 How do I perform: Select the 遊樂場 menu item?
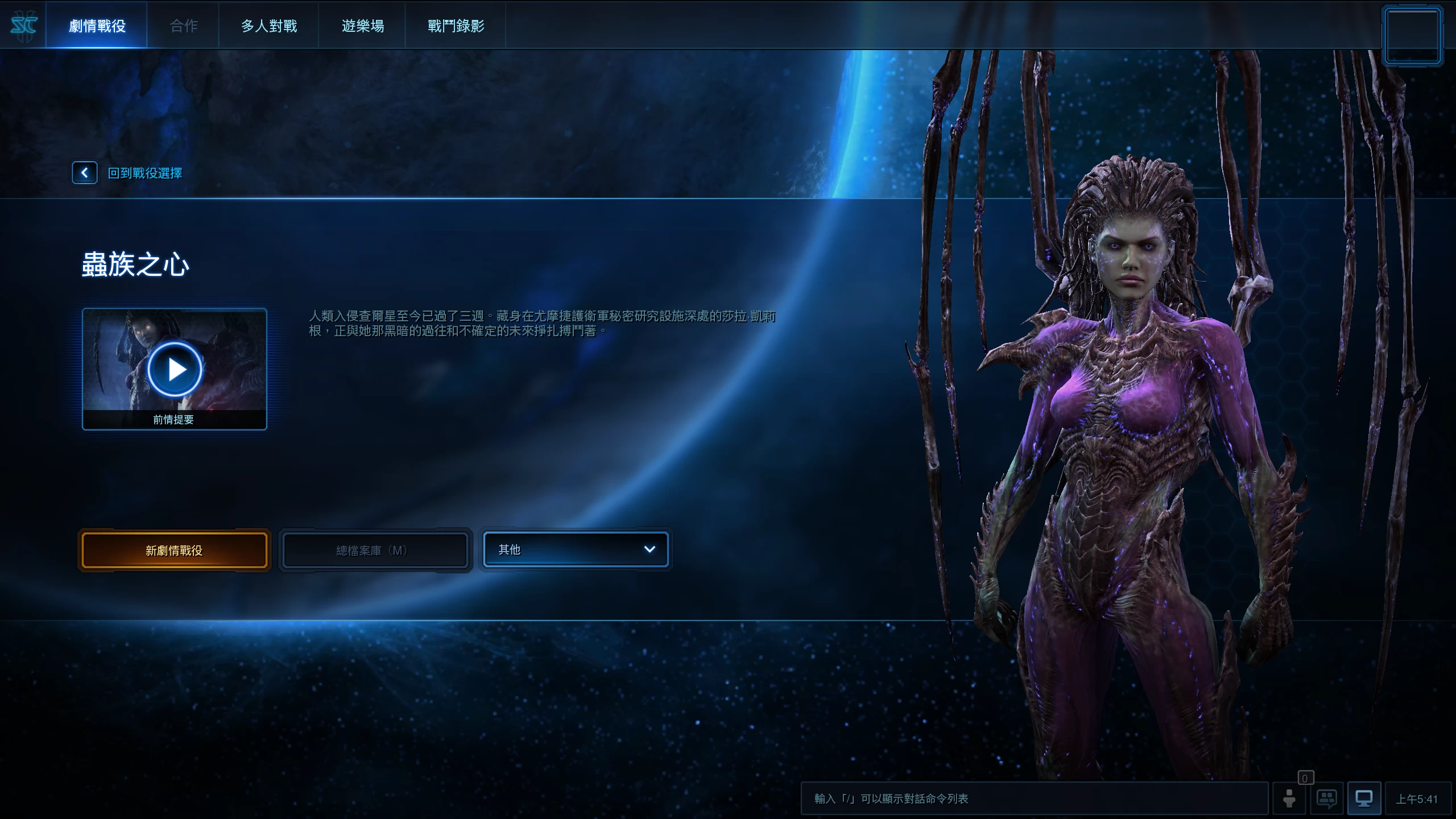click(x=363, y=25)
